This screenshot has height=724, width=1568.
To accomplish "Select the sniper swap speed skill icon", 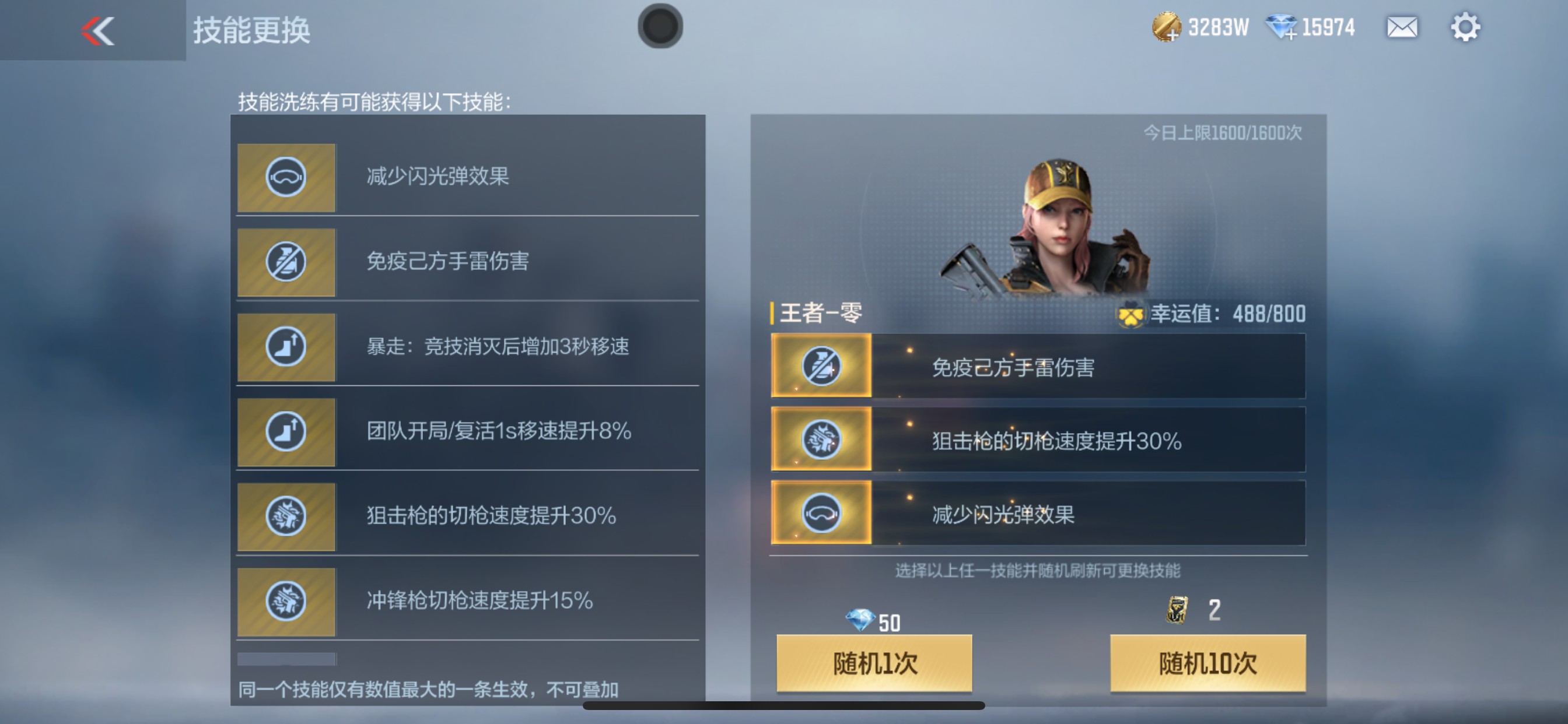I will click(x=286, y=517).
